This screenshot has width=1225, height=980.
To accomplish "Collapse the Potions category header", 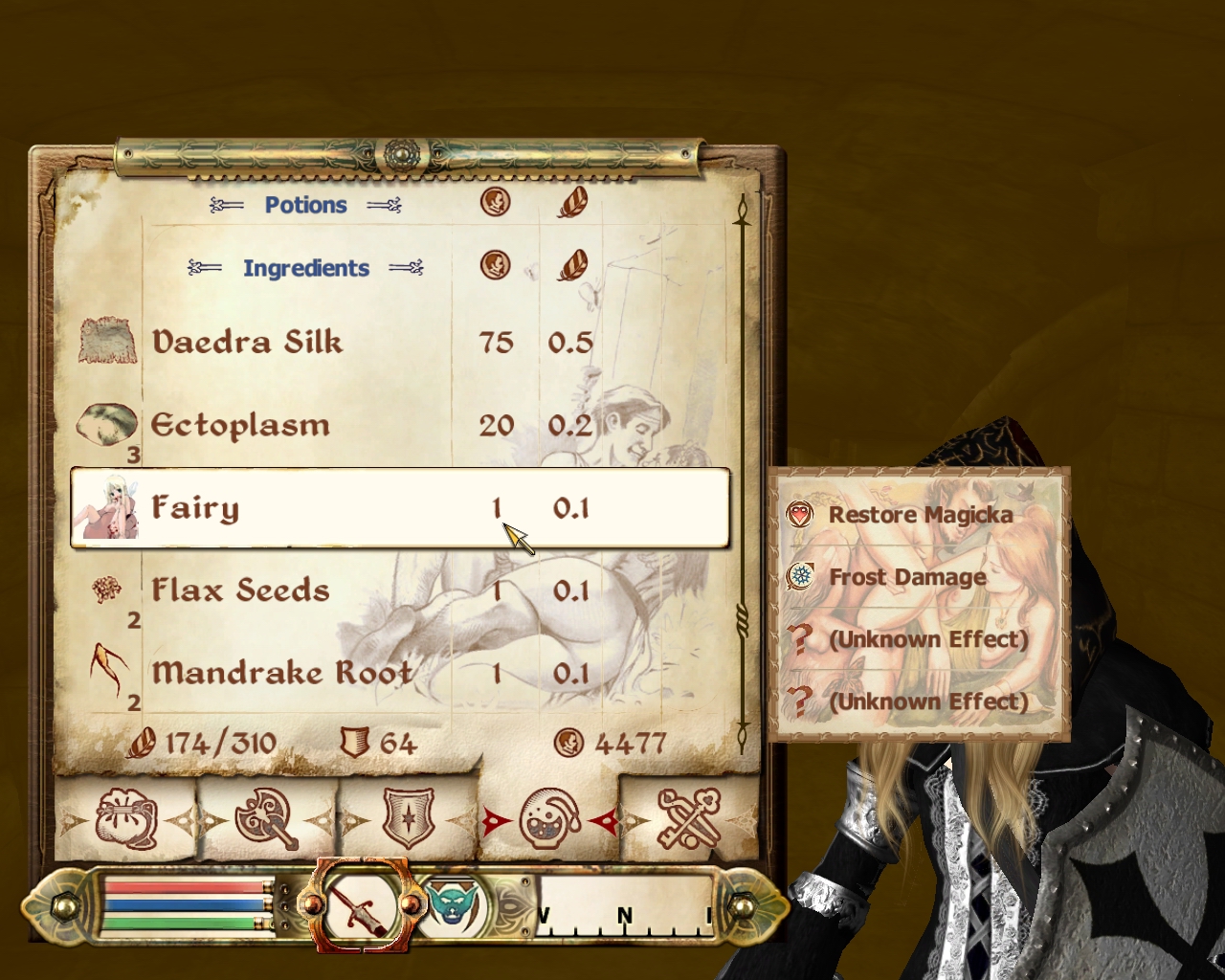I will [x=305, y=205].
